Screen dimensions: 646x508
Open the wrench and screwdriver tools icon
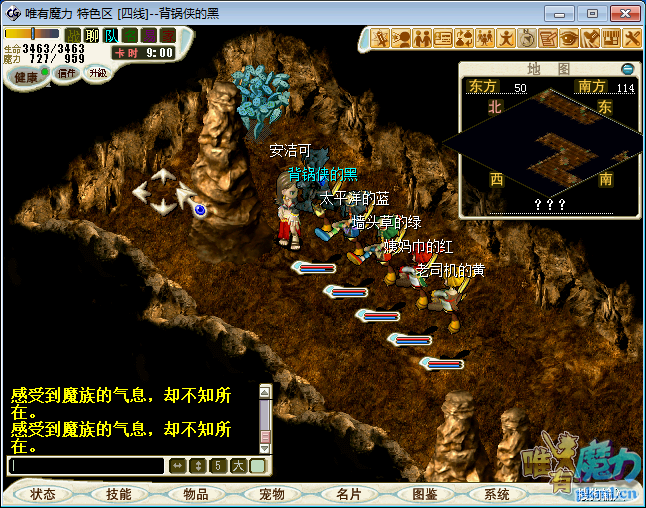click(633, 39)
